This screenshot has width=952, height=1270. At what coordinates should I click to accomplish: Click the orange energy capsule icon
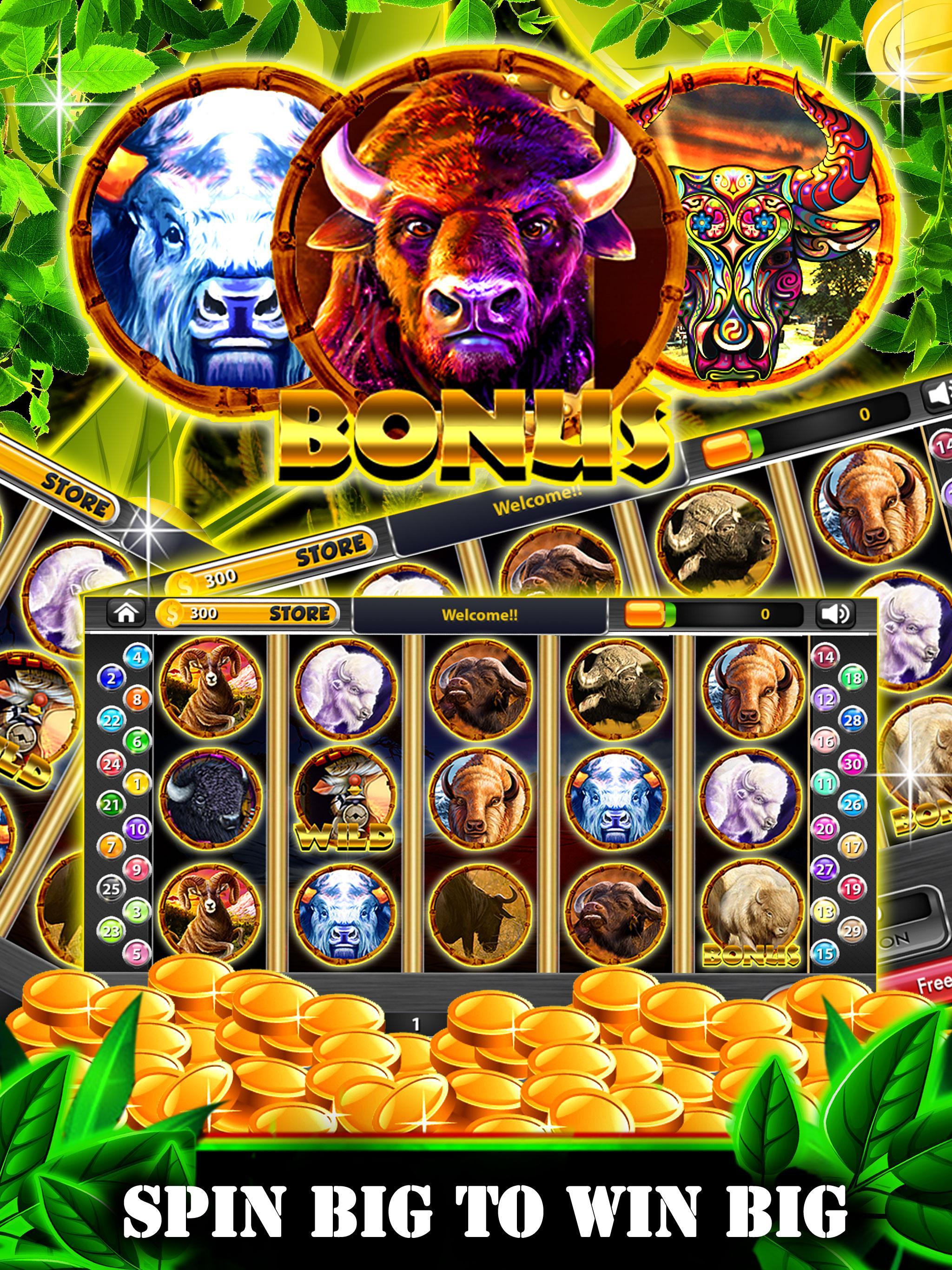pos(644,614)
